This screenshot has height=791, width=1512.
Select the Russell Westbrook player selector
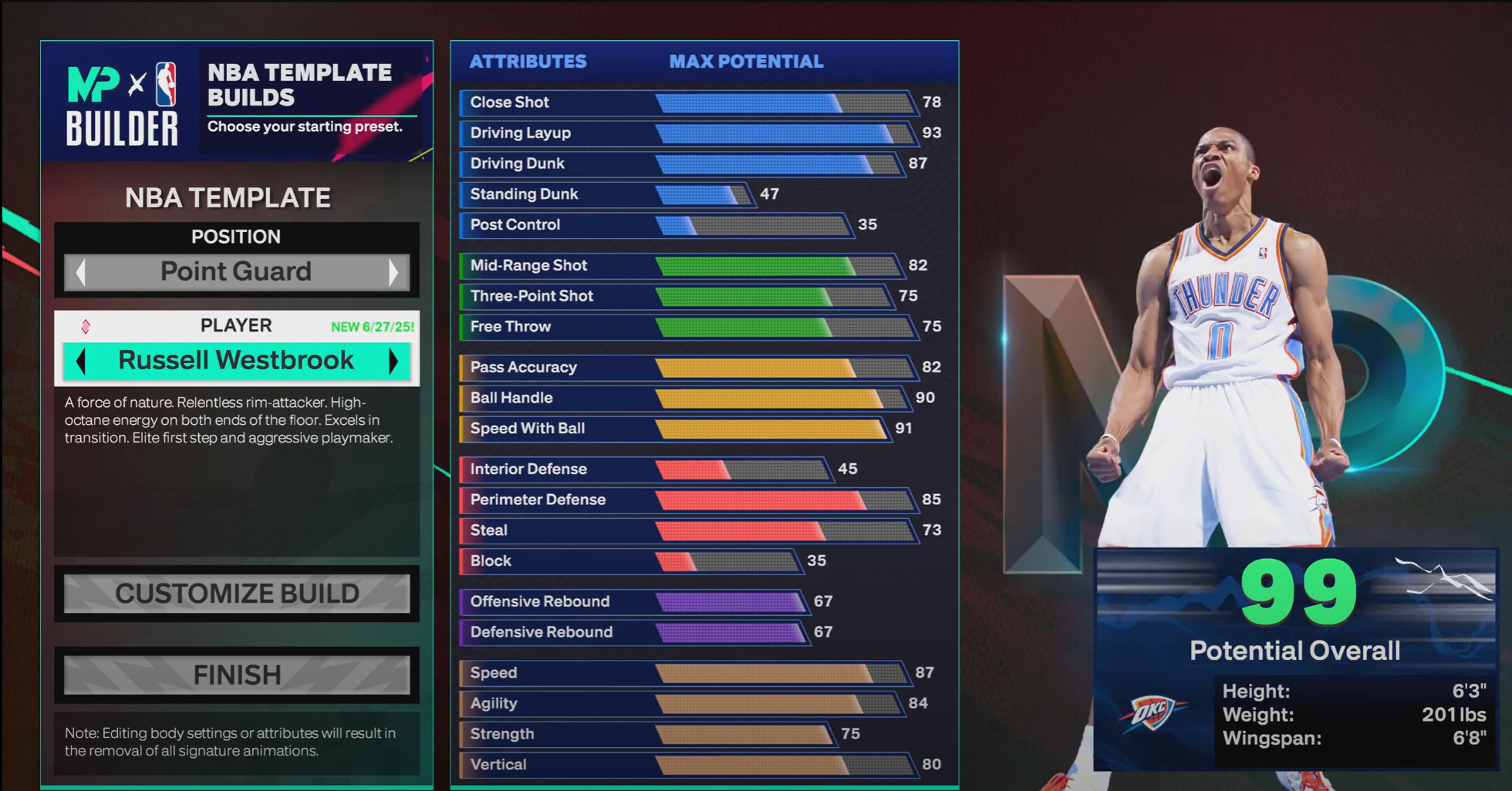[x=236, y=361]
